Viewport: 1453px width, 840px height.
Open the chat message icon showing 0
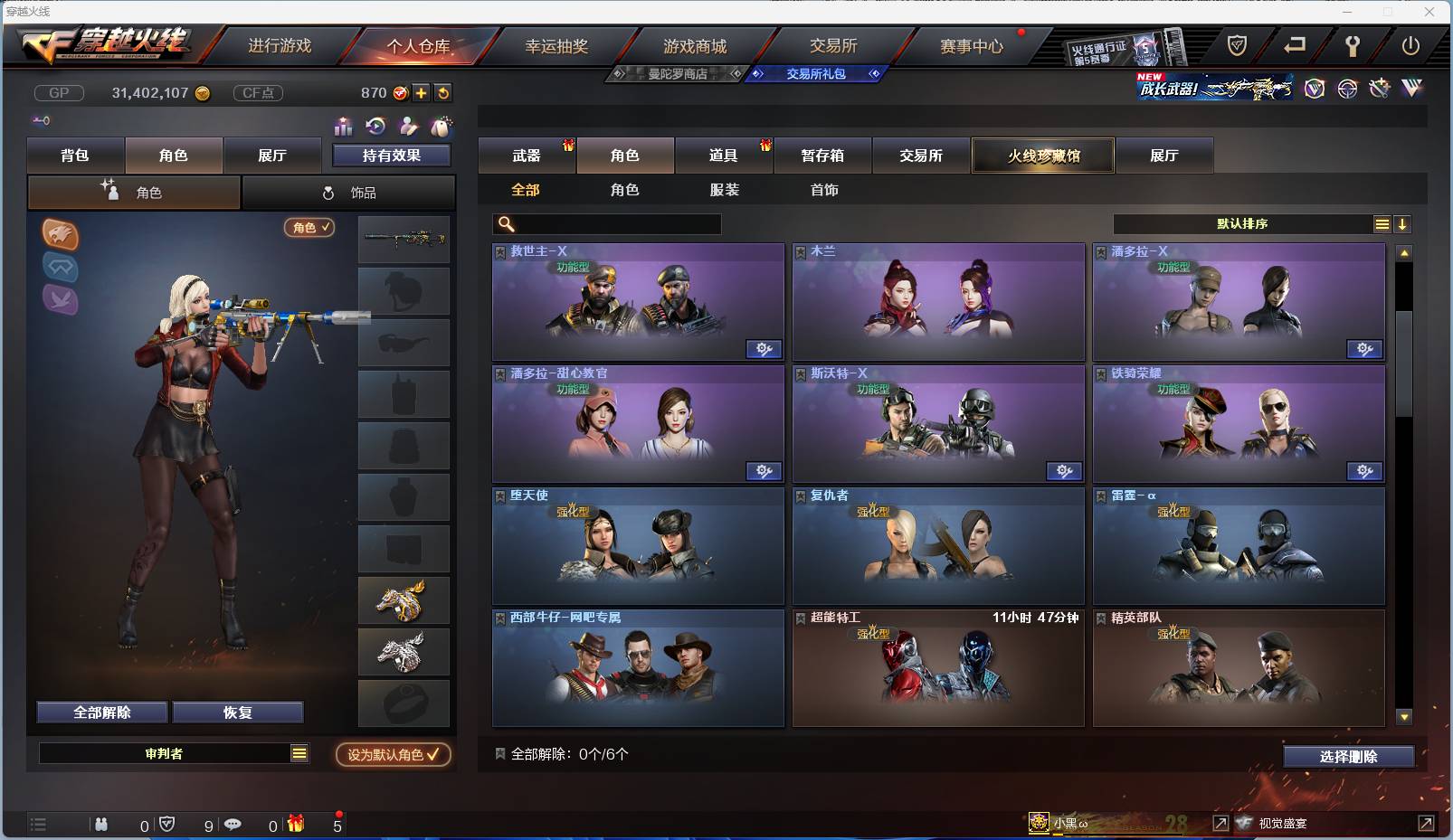[233, 825]
